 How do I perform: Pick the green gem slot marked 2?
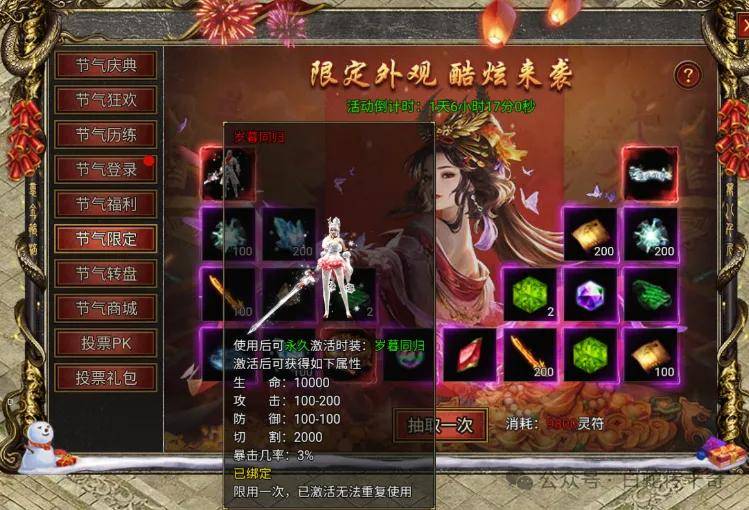(x=528, y=295)
